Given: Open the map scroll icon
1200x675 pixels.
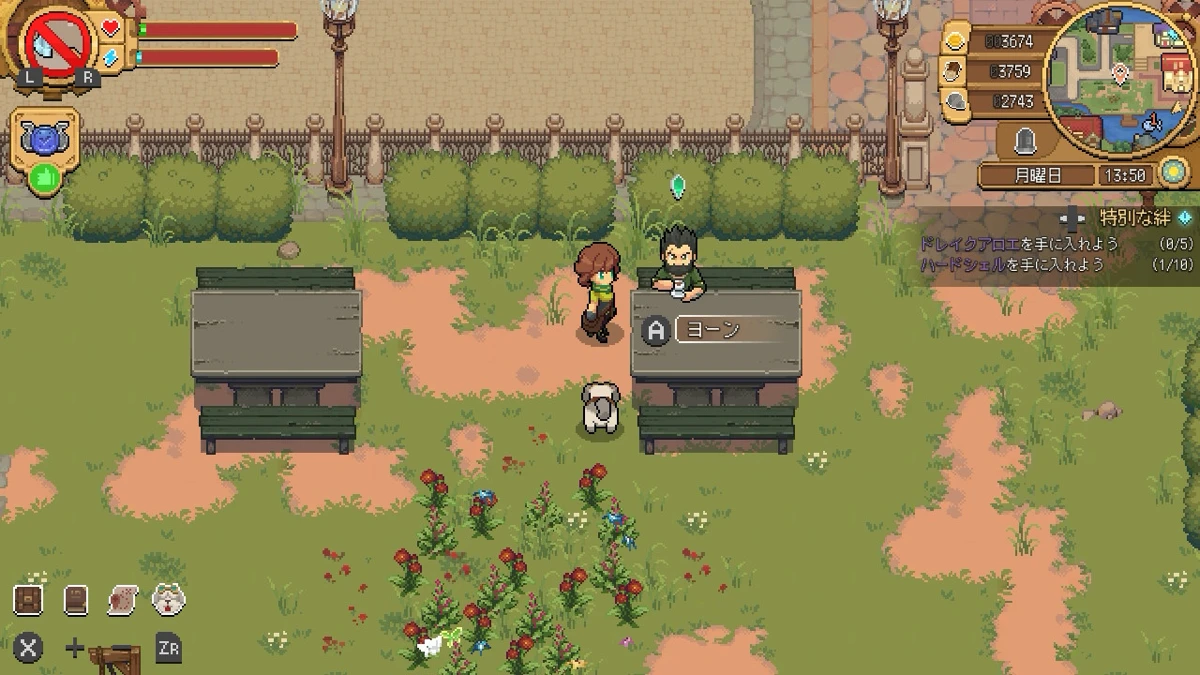Looking at the screenshot, I should tap(122, 599).
